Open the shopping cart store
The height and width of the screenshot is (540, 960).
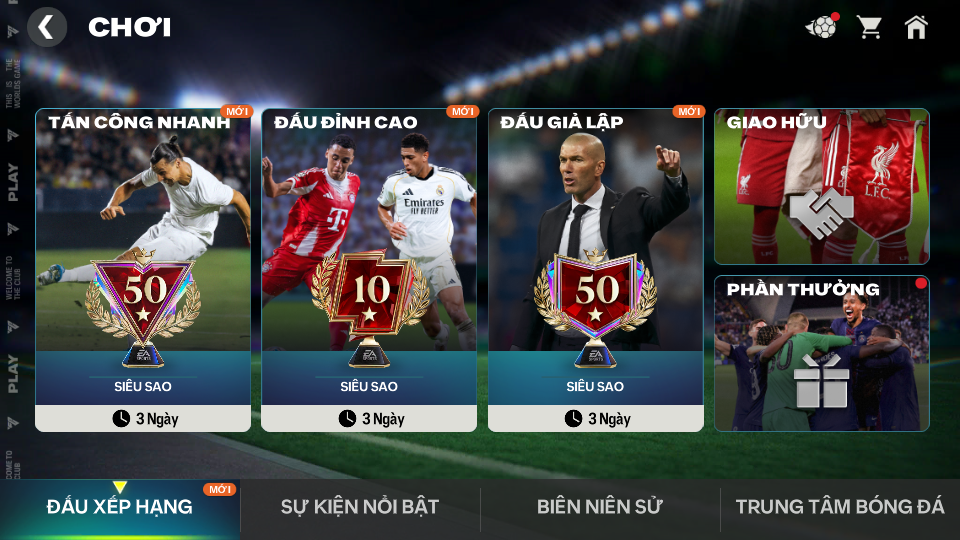click(x=870, y=27)
